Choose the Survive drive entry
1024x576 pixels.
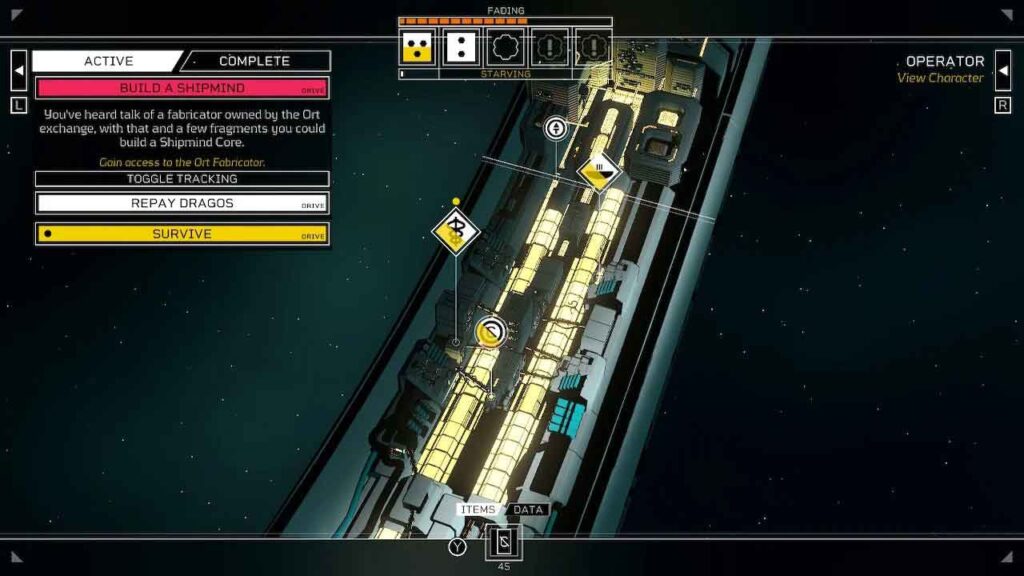click(x=182, y=234)
